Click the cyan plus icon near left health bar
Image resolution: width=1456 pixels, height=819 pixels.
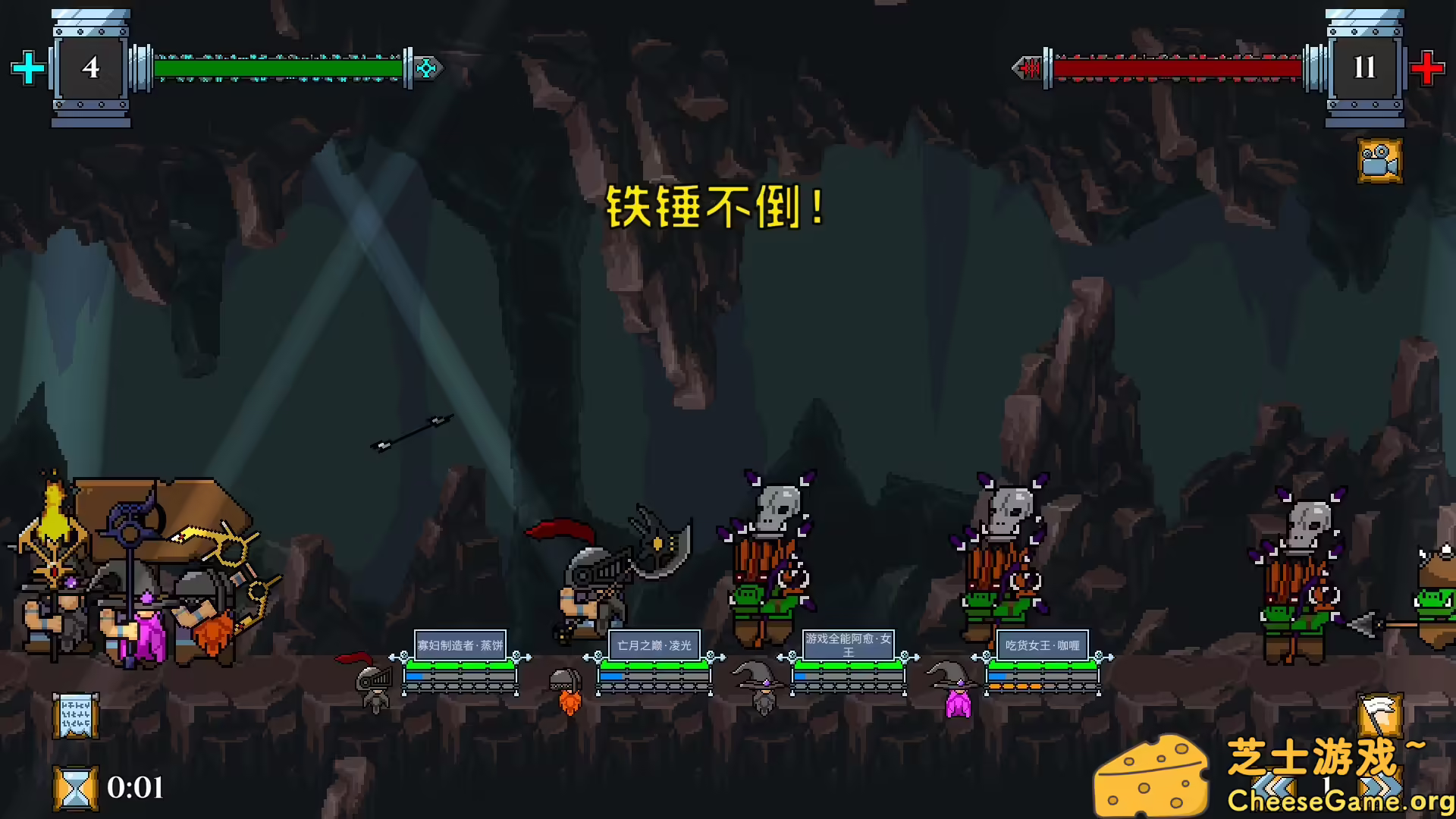28,67
